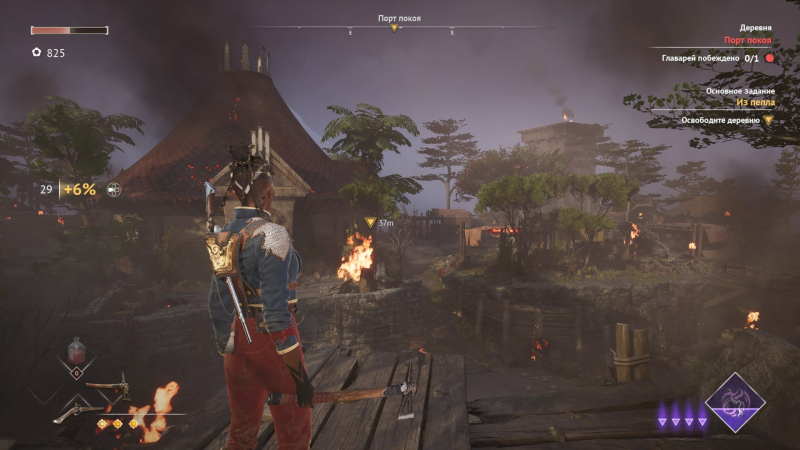Select the healing flask slot
800x450 pixels.
(x=75, y=356)
